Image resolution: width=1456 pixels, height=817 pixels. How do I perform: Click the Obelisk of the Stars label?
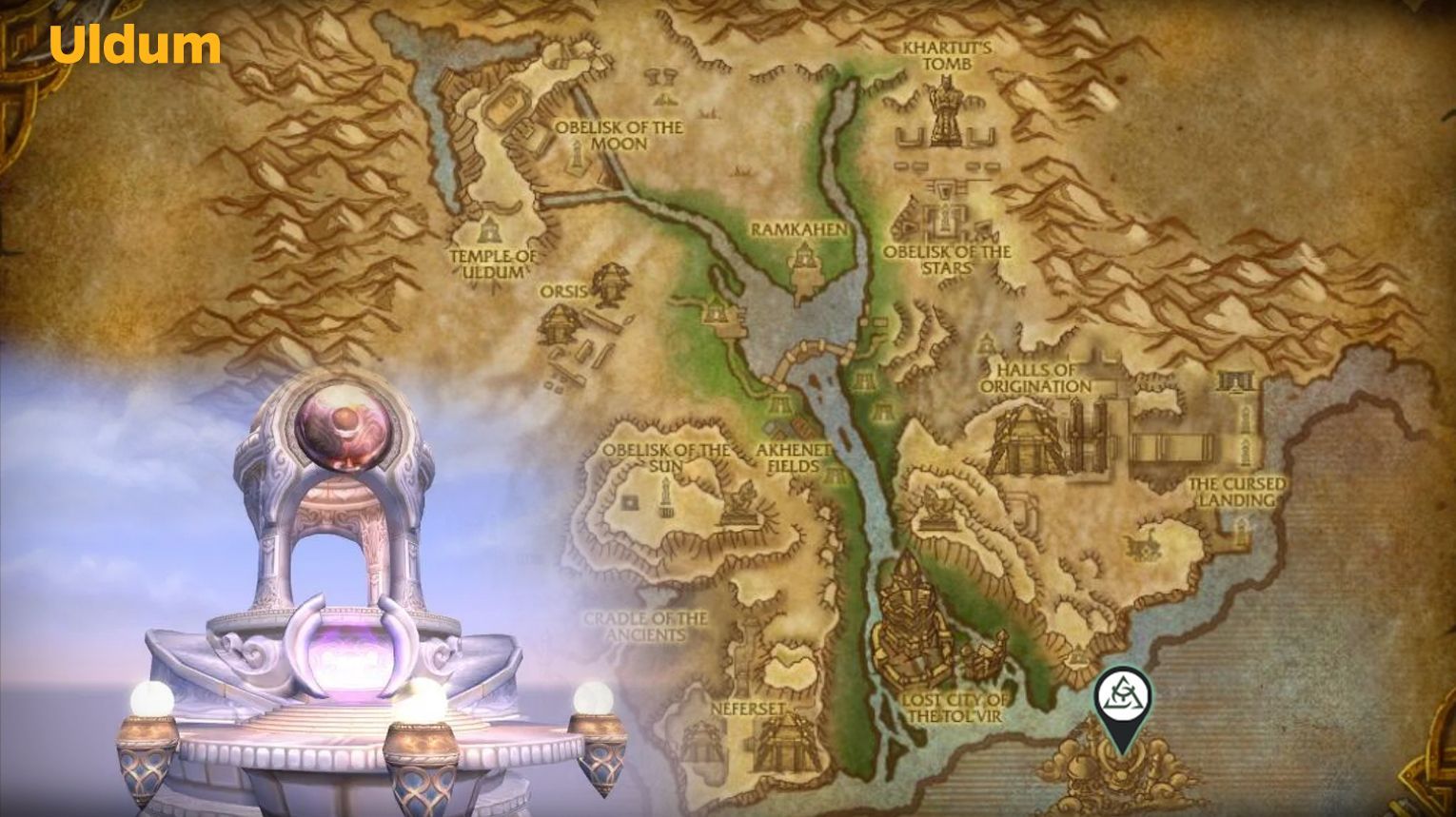[x=947, y=260]
